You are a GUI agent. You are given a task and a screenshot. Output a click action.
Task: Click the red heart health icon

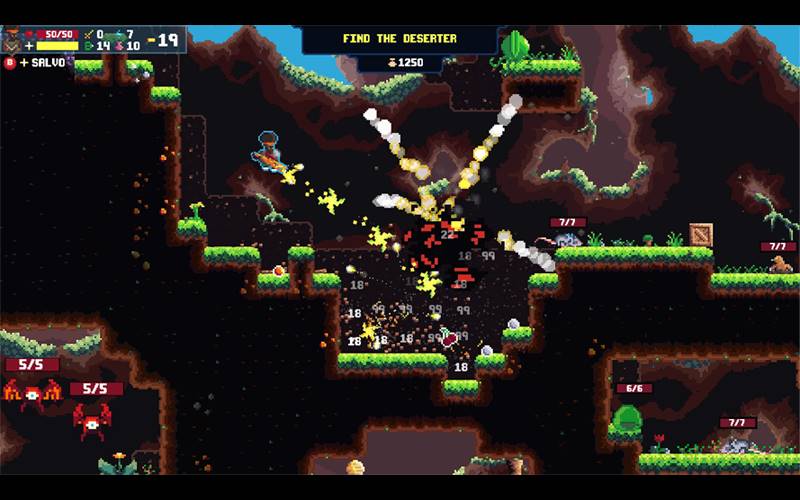tap(31, 34)
